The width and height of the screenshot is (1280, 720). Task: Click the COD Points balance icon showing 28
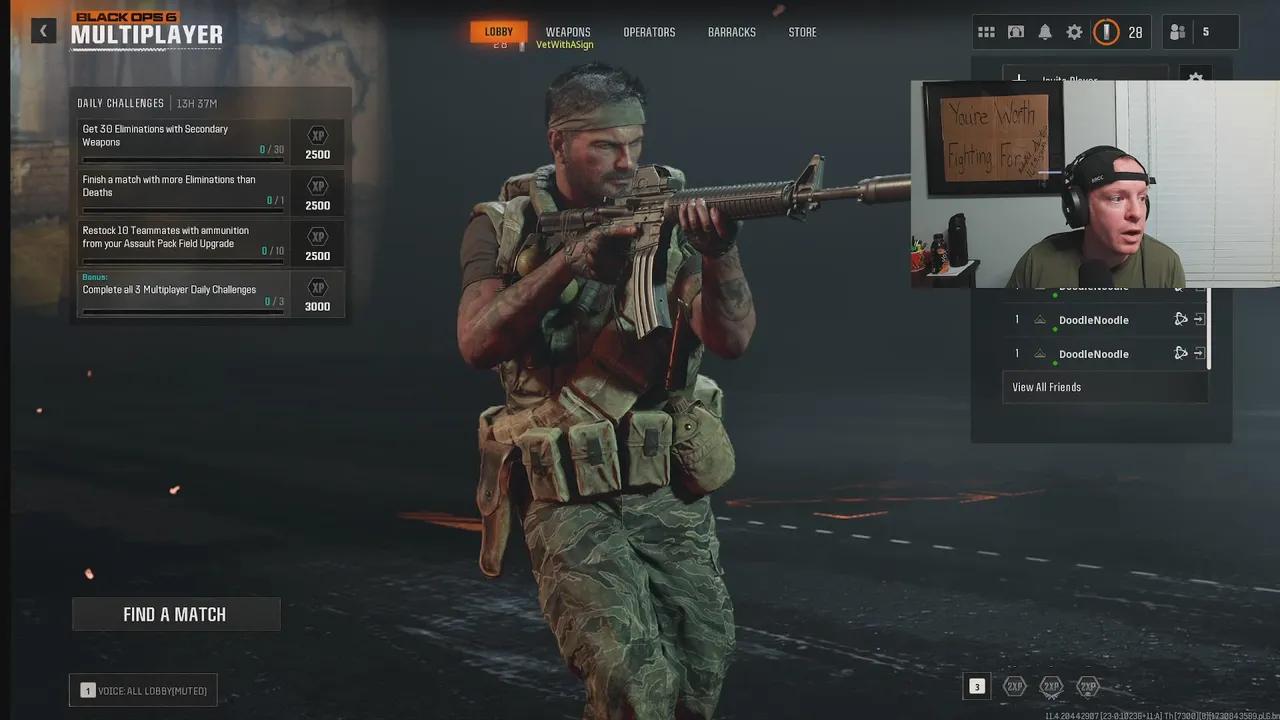(x=1107, y=31)
